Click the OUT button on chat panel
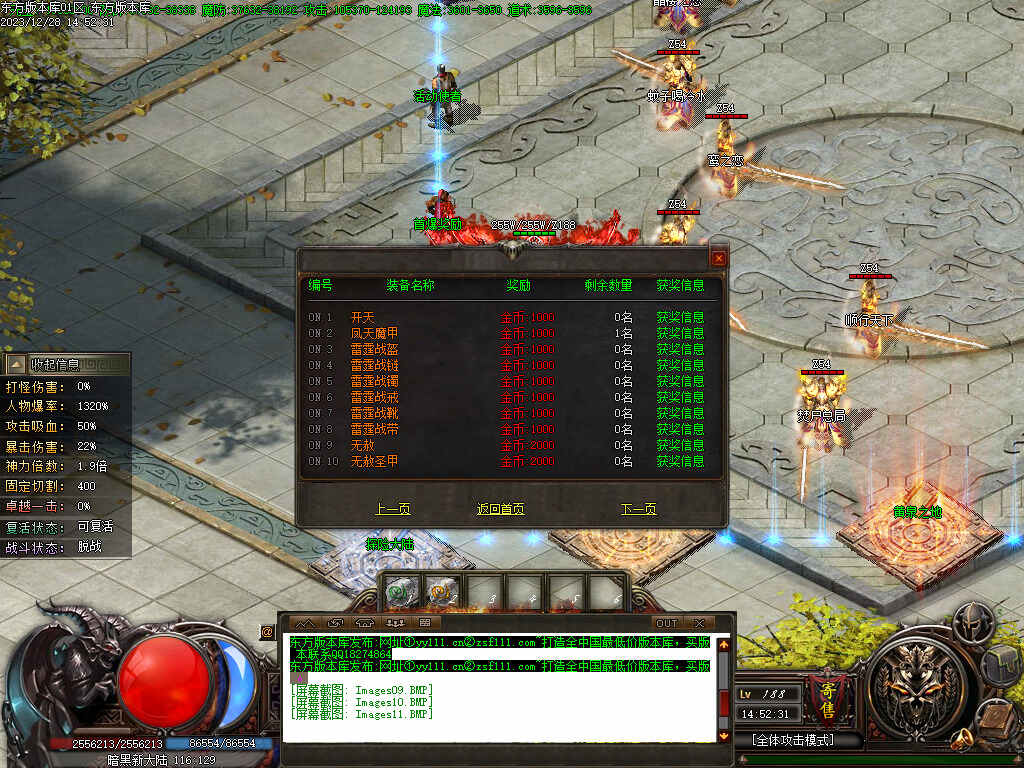The width and height of the screenshot is (1024, 768). [666, 623]
